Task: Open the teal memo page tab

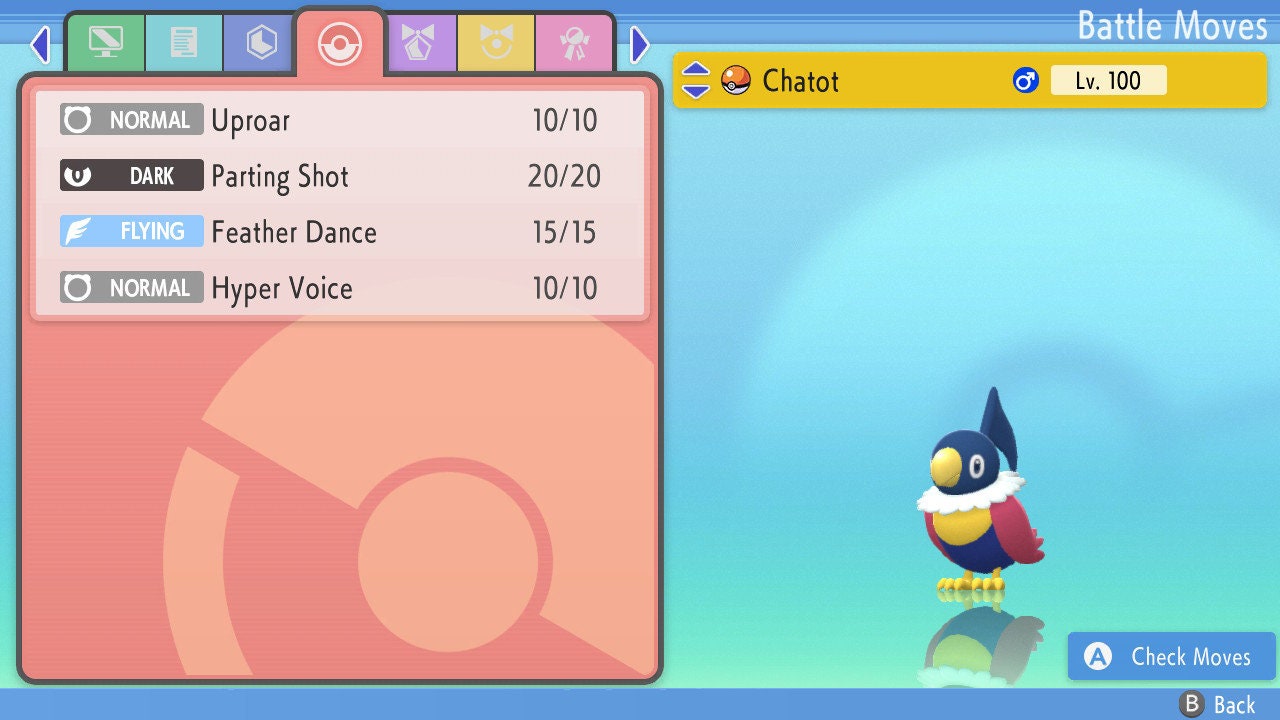Action: point(183,43)
